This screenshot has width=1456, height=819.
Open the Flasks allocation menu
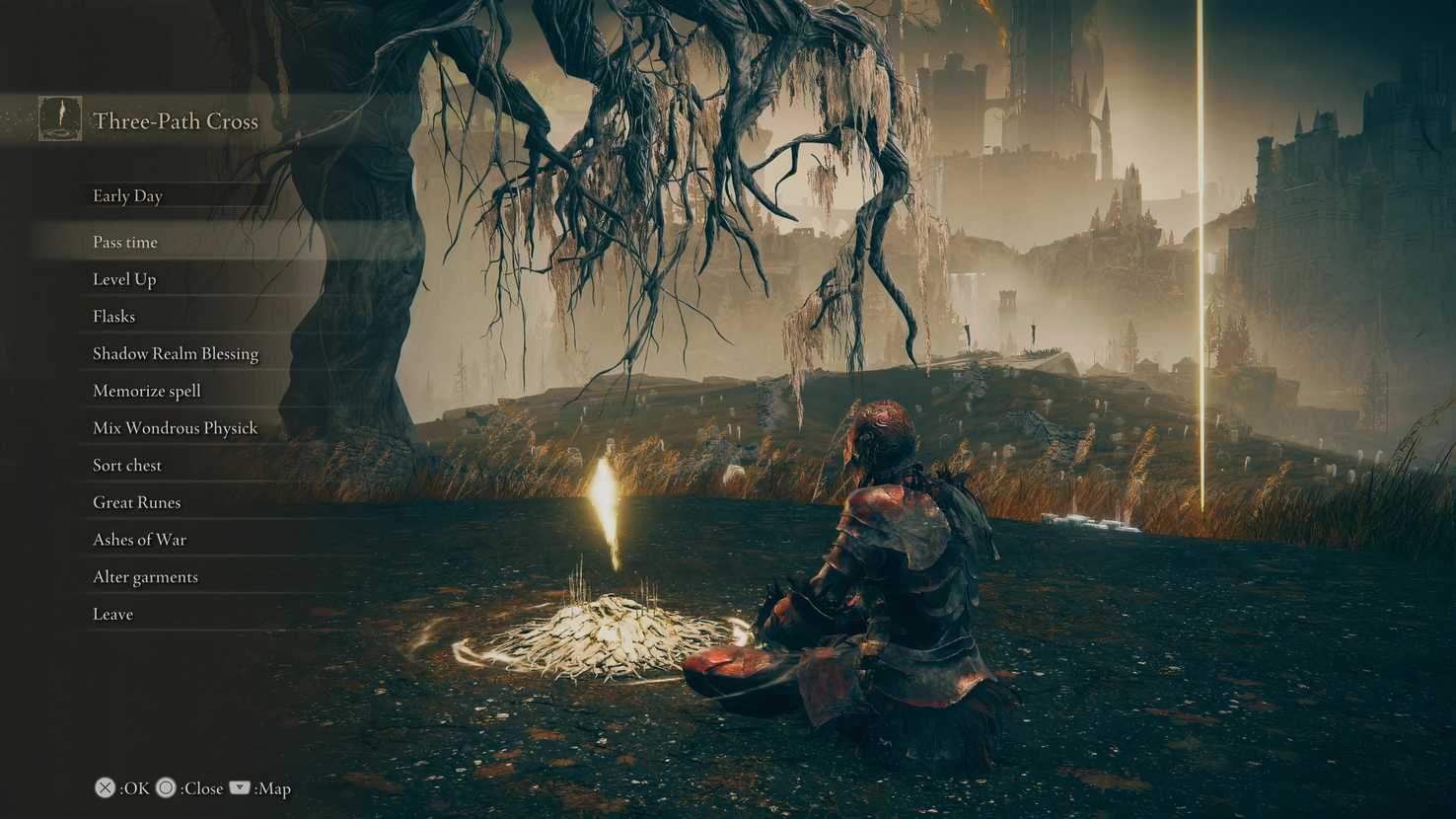coord(113,317)
